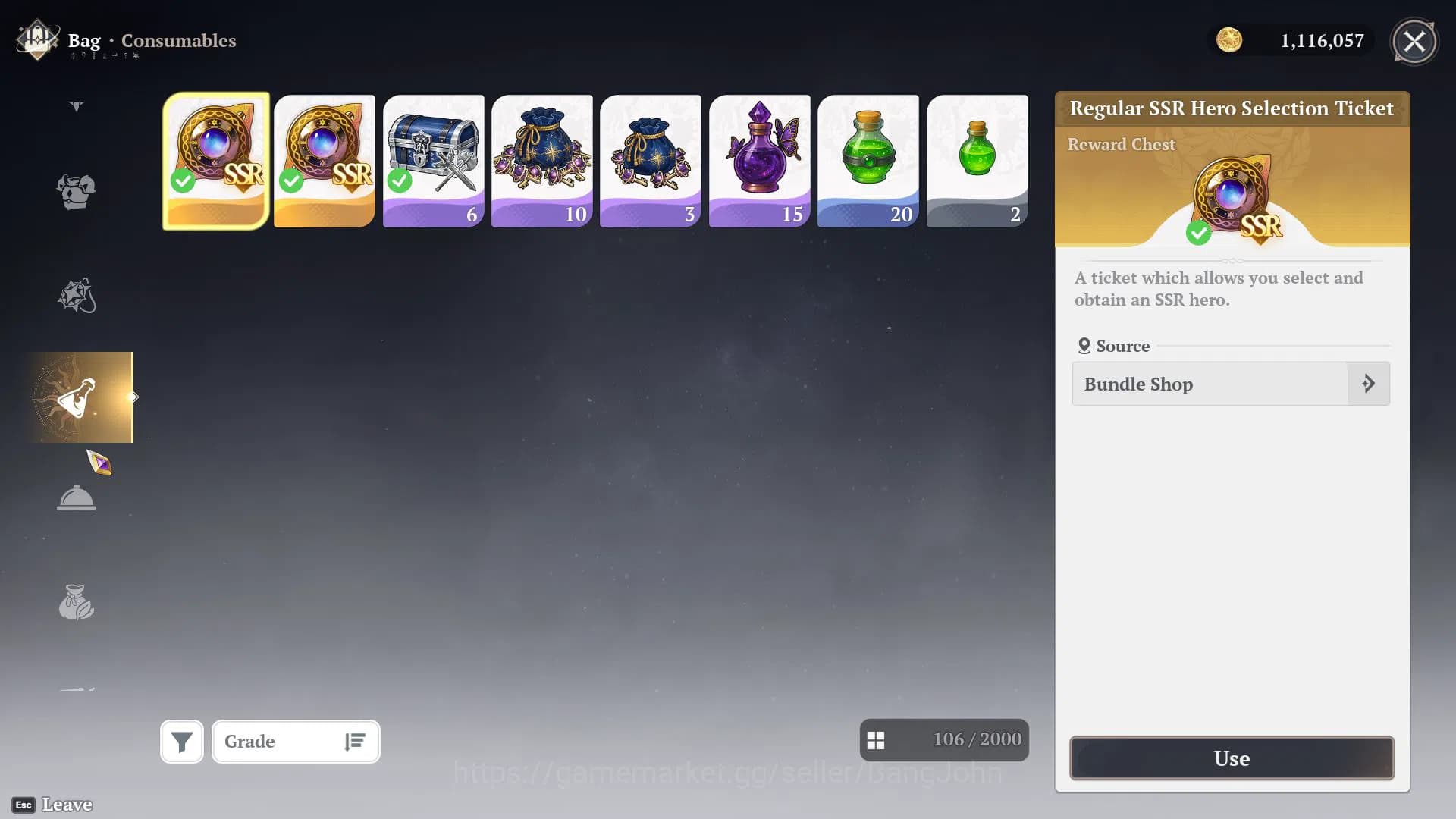
Task: Click the filter funnel icon
Action: (x=181, y=741)
